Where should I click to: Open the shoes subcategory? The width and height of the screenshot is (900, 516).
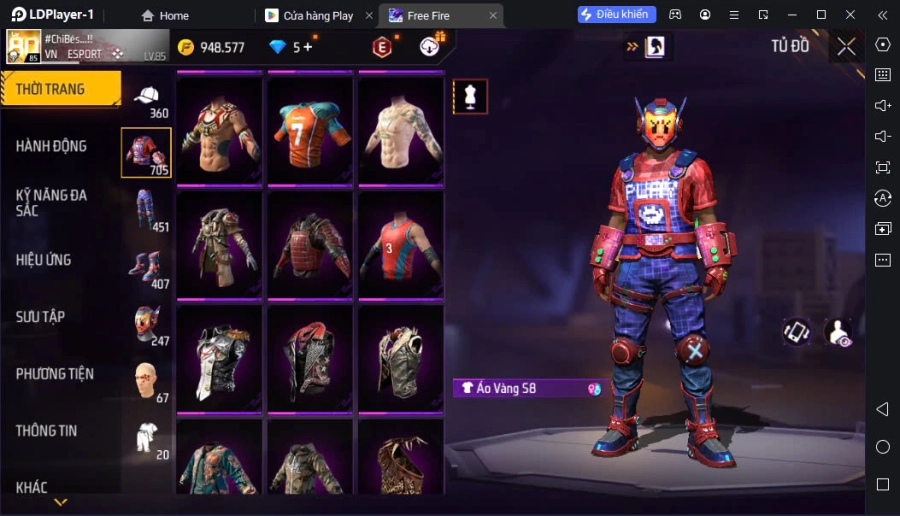pos(147,267)
